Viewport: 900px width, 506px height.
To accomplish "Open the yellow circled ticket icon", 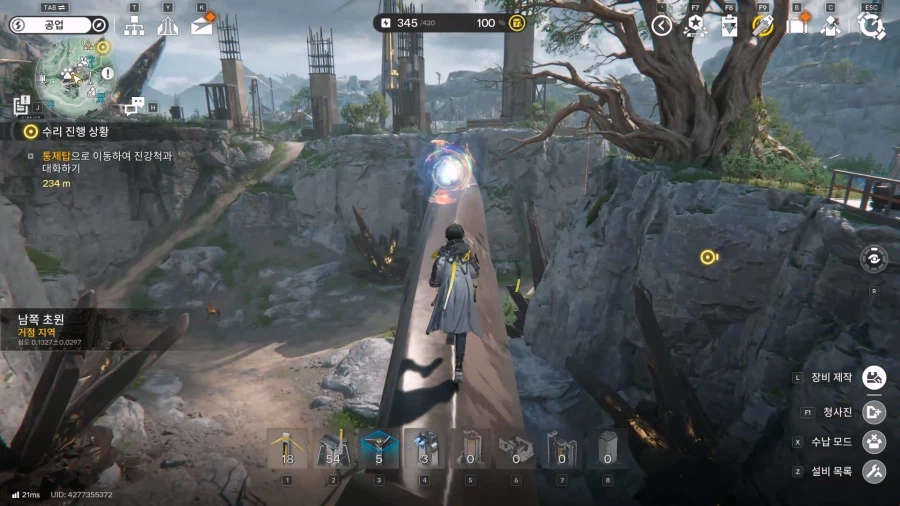I will pos(763,26).
